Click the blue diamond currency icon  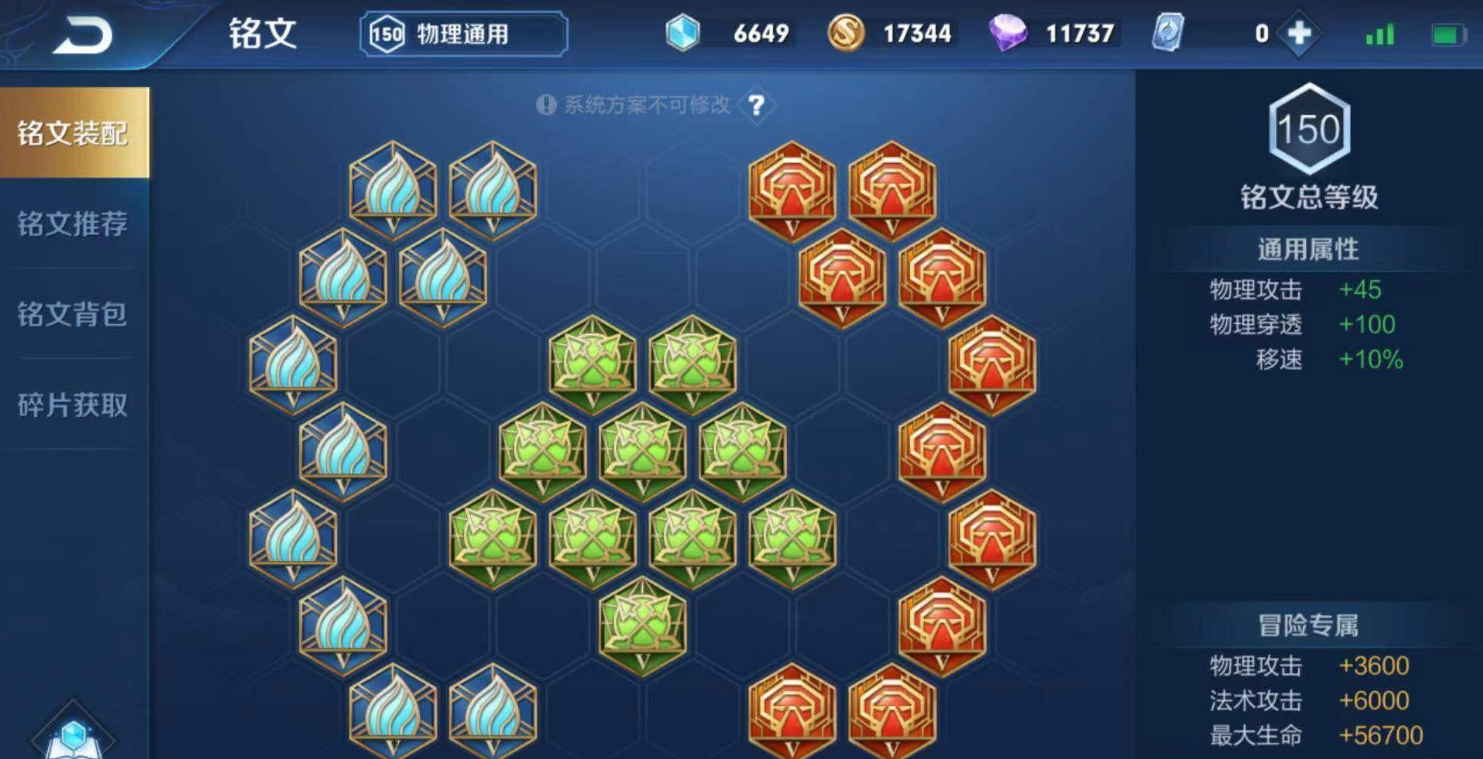(x=684, y=33)
